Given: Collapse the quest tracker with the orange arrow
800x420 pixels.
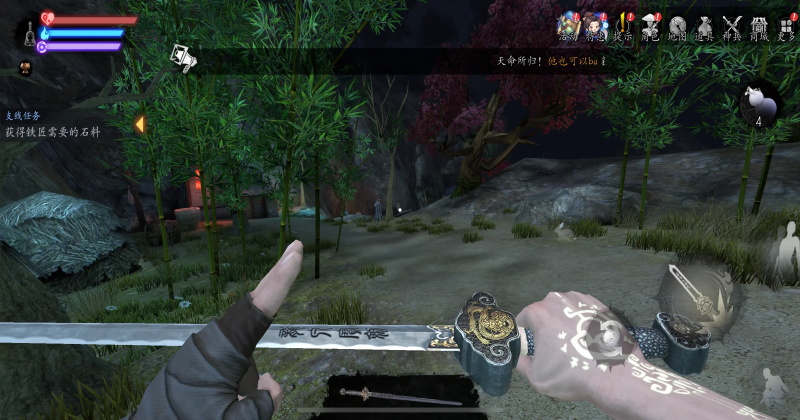Looking at the screenshot, I should click(x=139, y=124).
